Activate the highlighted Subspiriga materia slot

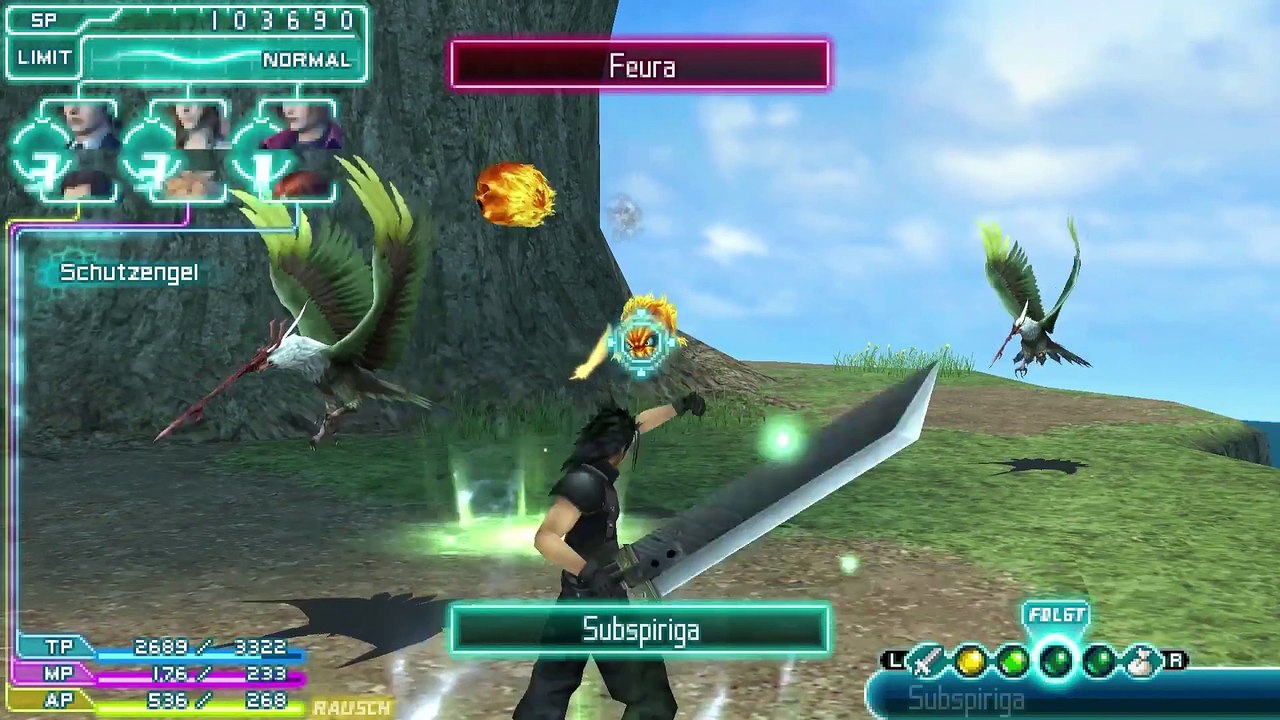1056,661
